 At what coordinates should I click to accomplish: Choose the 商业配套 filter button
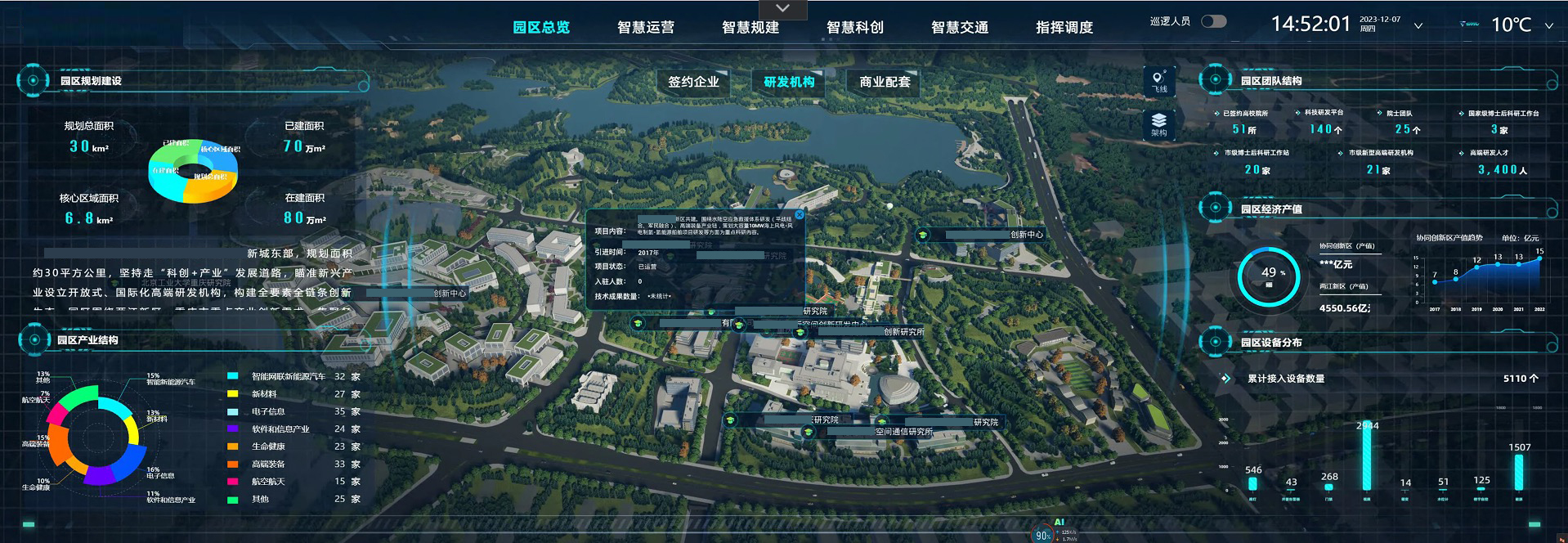pyautogui.click(x=885, y=82)
